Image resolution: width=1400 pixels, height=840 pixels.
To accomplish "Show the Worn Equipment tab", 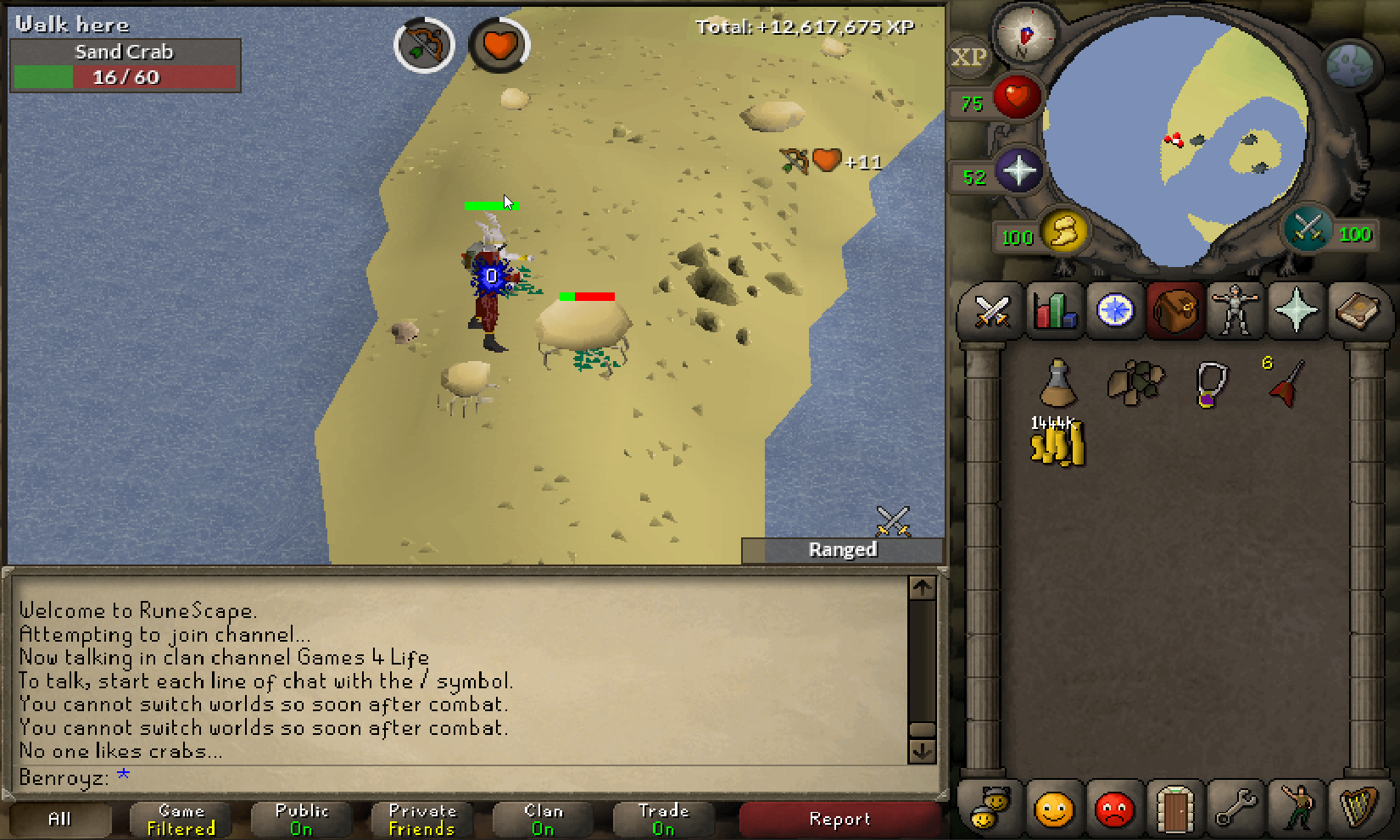I will click(1235, 311).
